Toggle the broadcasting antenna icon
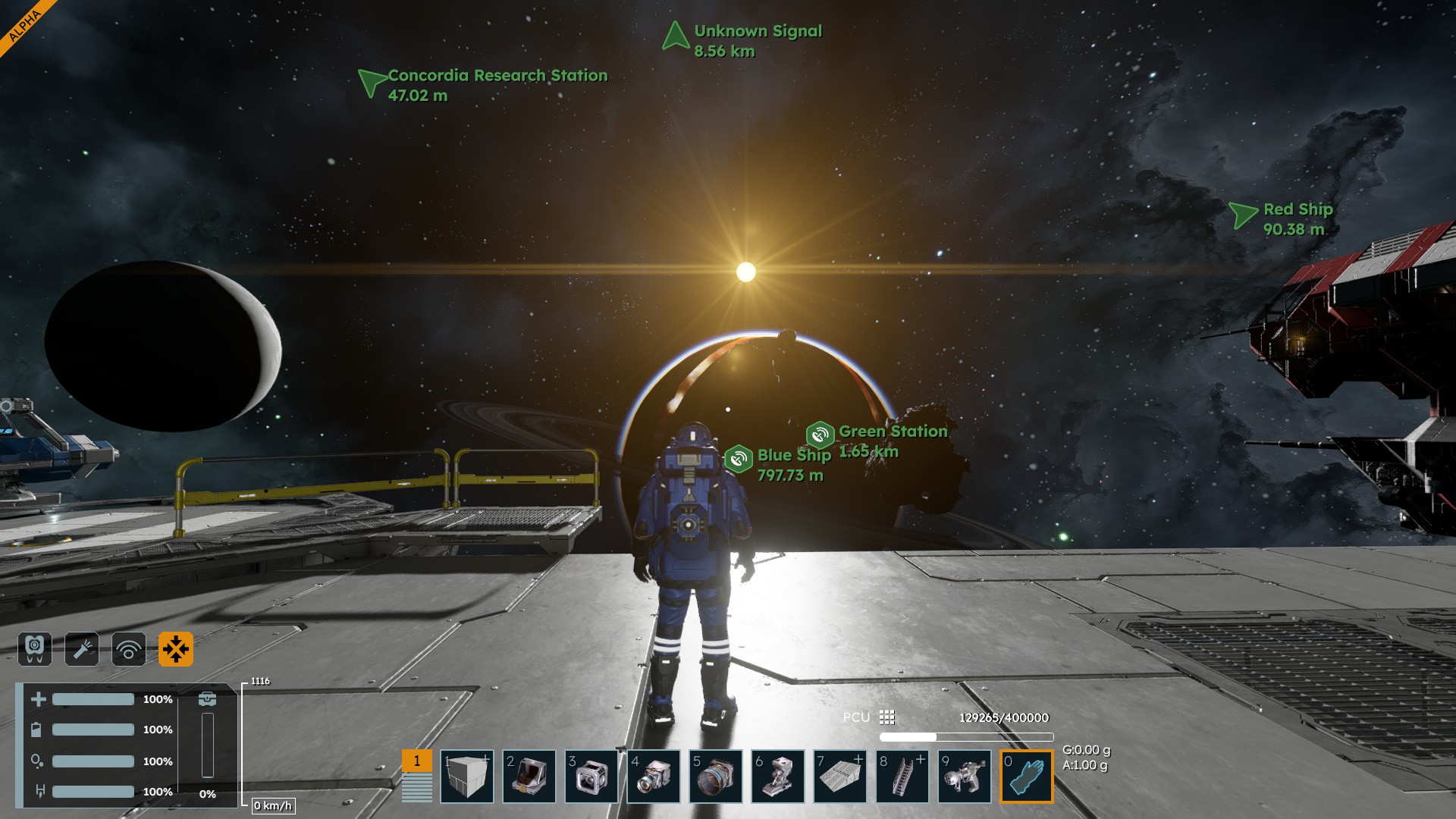Image resolution: width=1456 pixels, height=819 pixels. pos(129,649)
